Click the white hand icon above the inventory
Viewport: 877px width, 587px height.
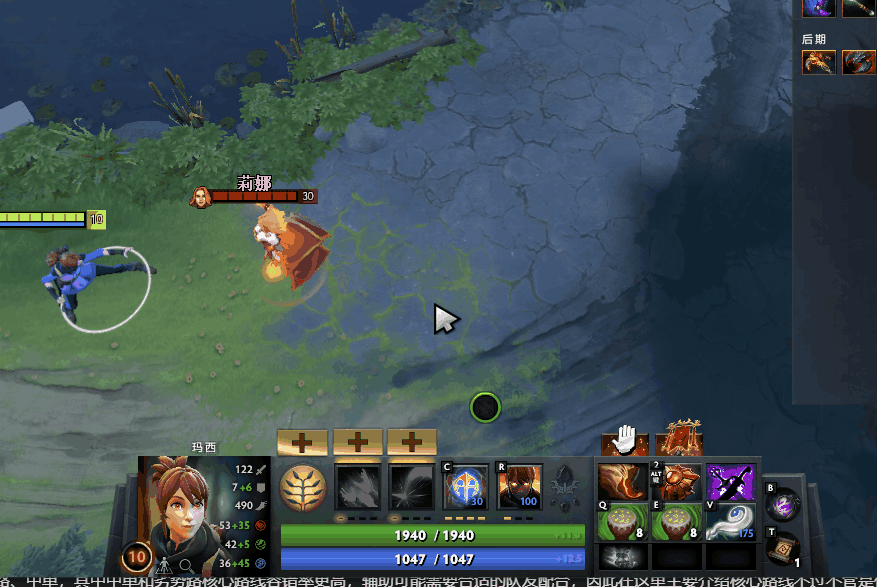point(625,438)
